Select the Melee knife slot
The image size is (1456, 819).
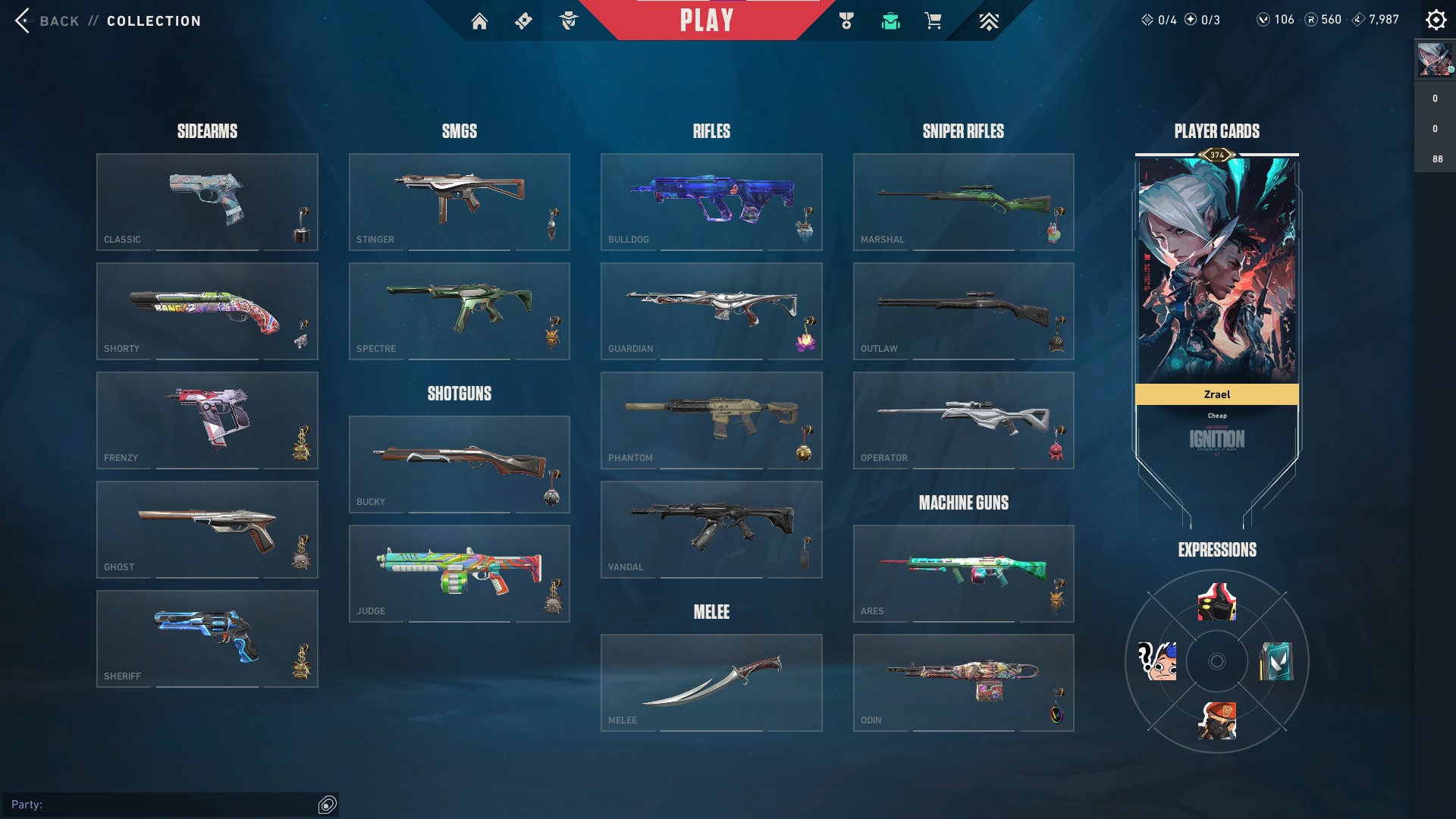(711, 682)
